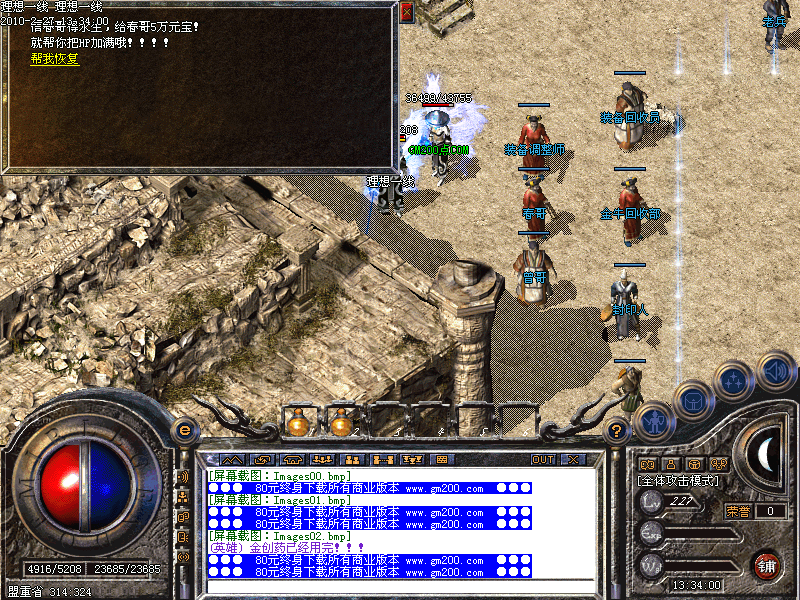Screen dimensions: 800x600
Task: Click the round 'e' button
Action: click(x=184, y=430)
